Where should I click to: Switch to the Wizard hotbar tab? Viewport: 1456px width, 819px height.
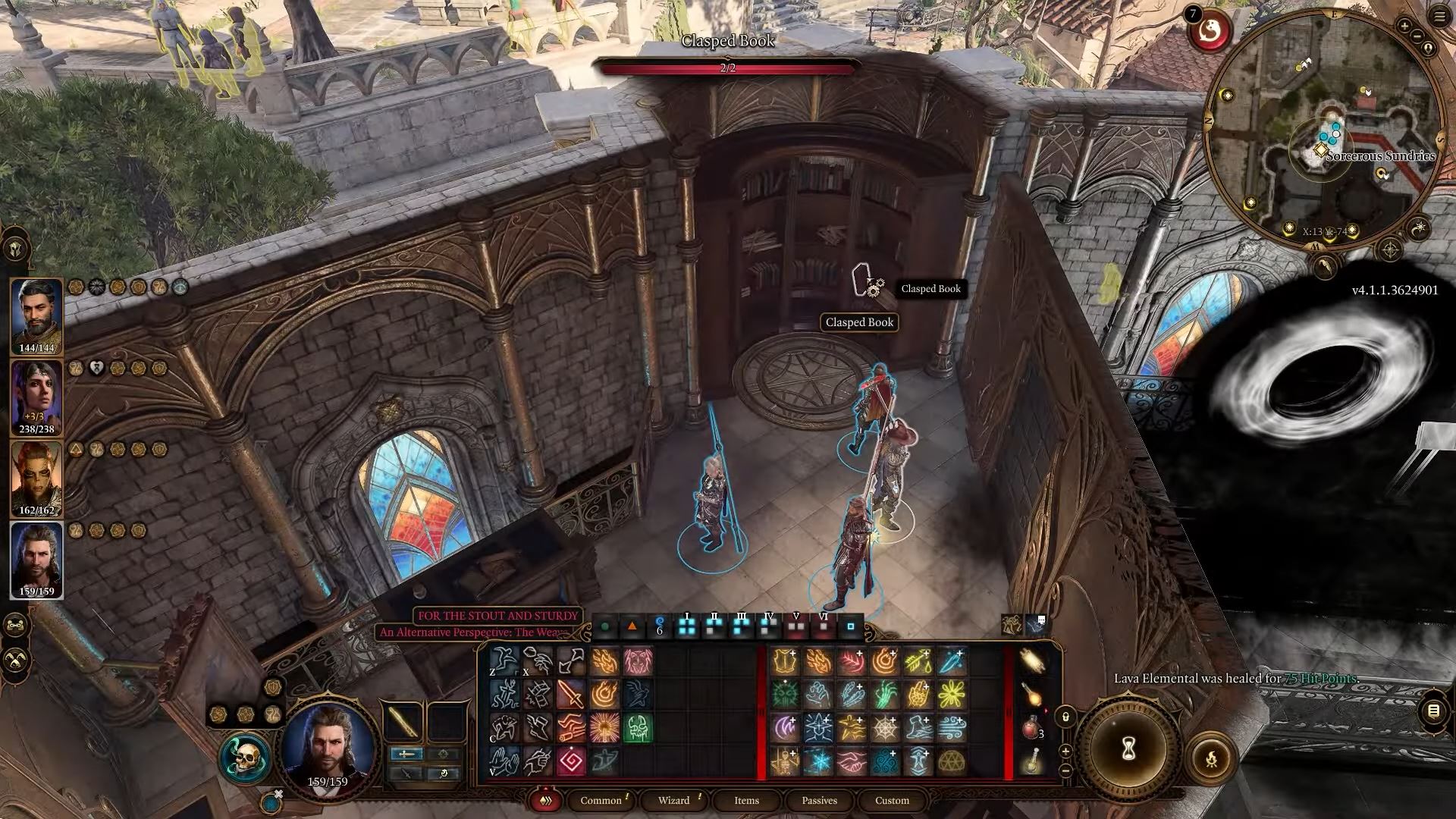tap(673, 800)
